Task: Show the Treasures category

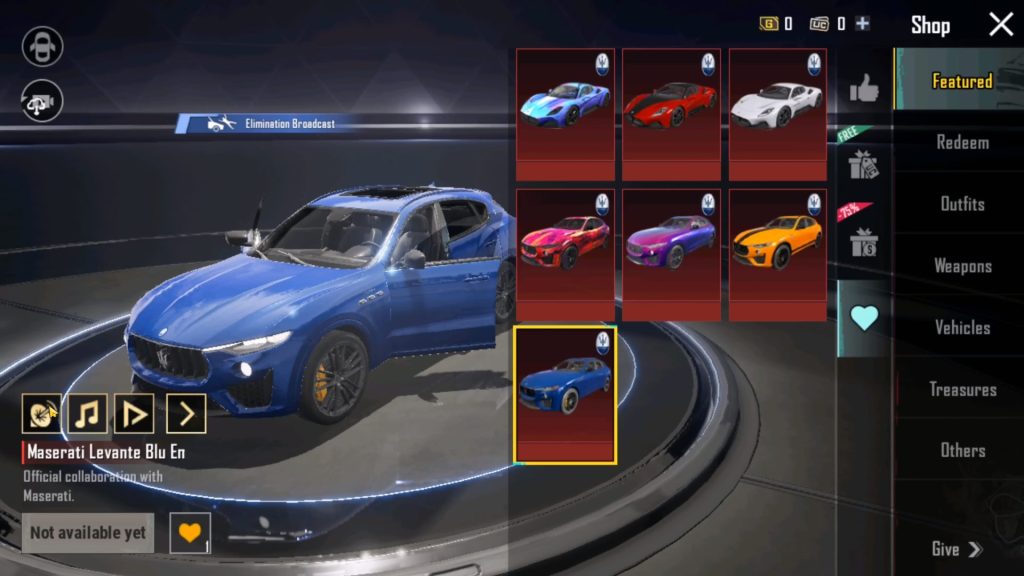Action: (x=962, y=389)
